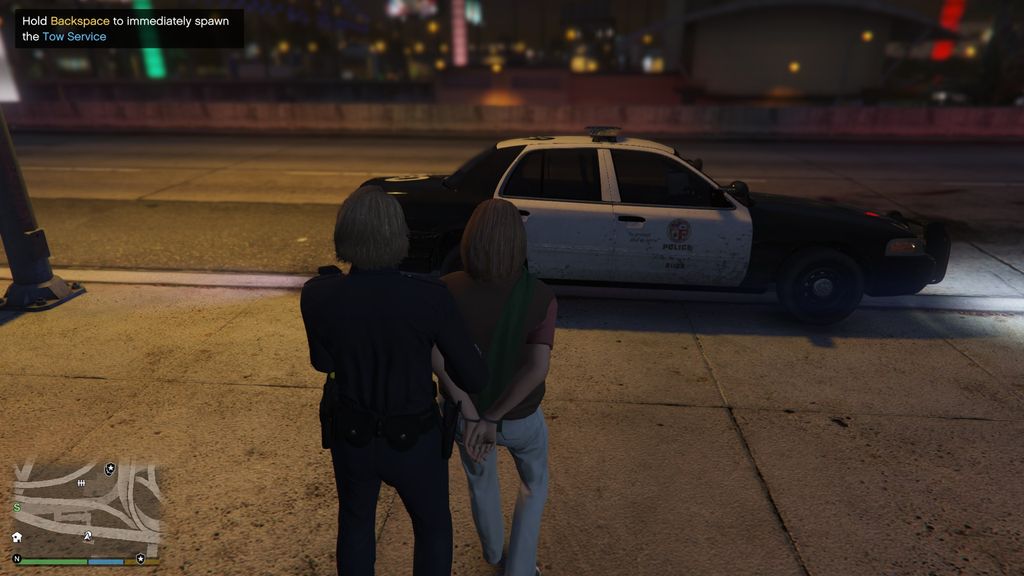Screen dimensions: 1024x576
Task: Click the player arrow on the minimap
Action: [x=88, y=537]
